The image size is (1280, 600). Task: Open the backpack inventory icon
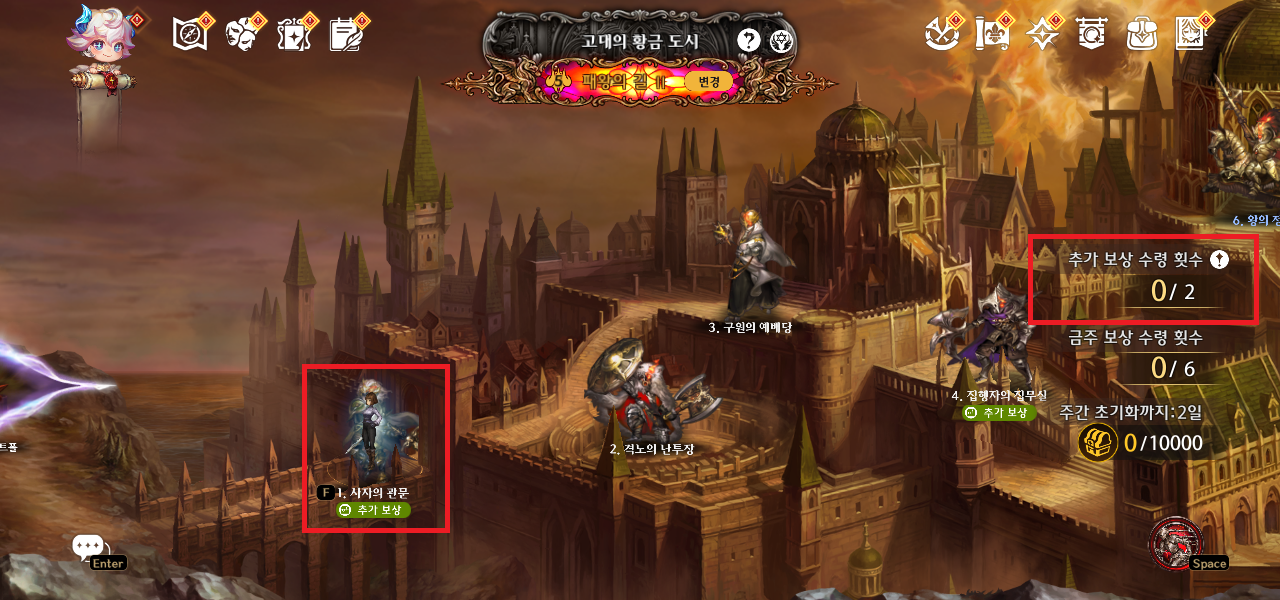click(1140, 34)
